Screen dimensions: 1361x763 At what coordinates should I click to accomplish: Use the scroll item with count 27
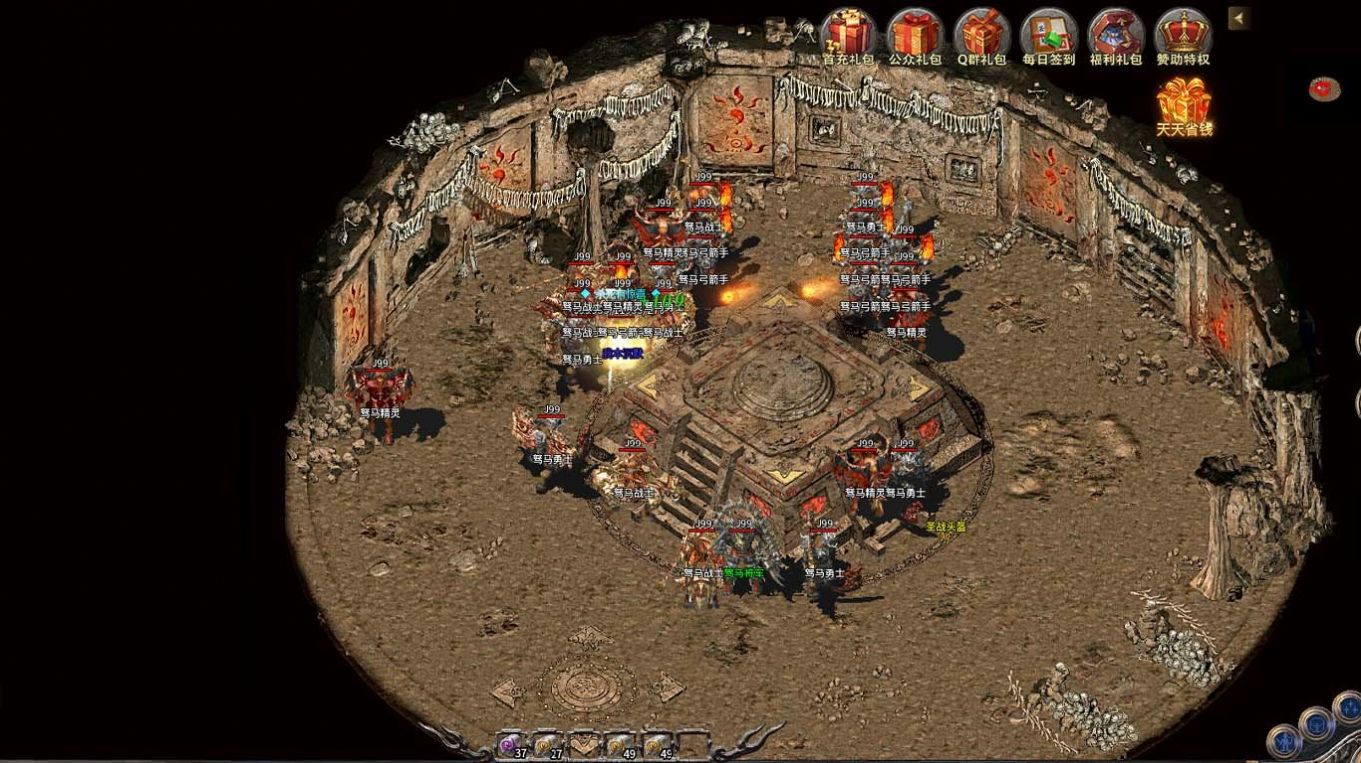pos(546,745)
